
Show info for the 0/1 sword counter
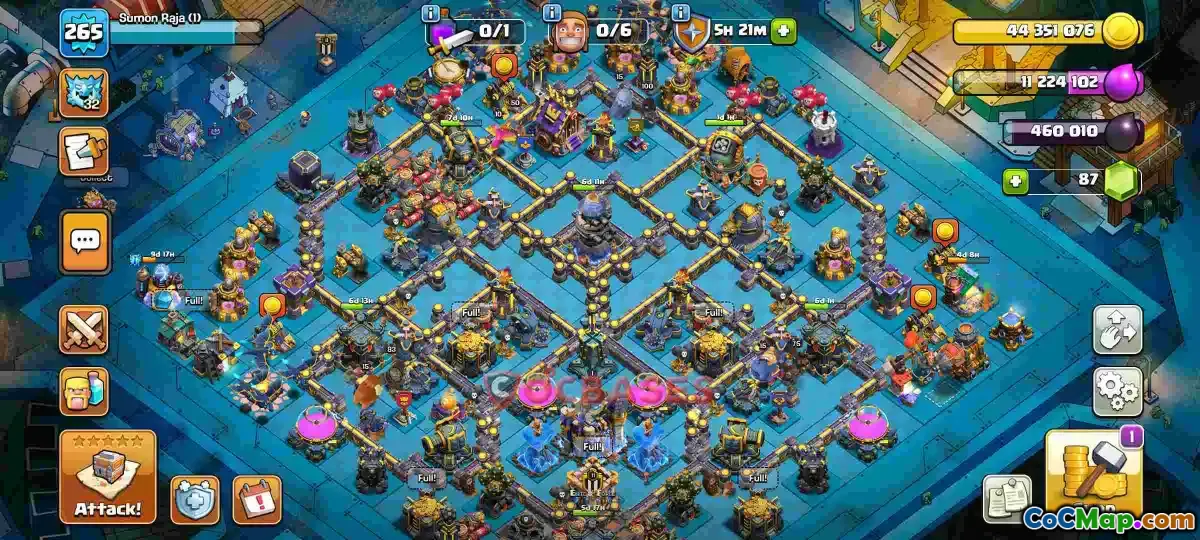(431, 14)
